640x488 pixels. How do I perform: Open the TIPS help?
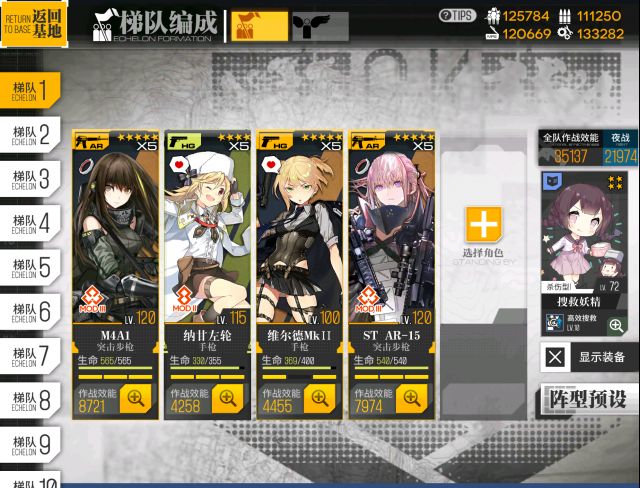(457, 15)
